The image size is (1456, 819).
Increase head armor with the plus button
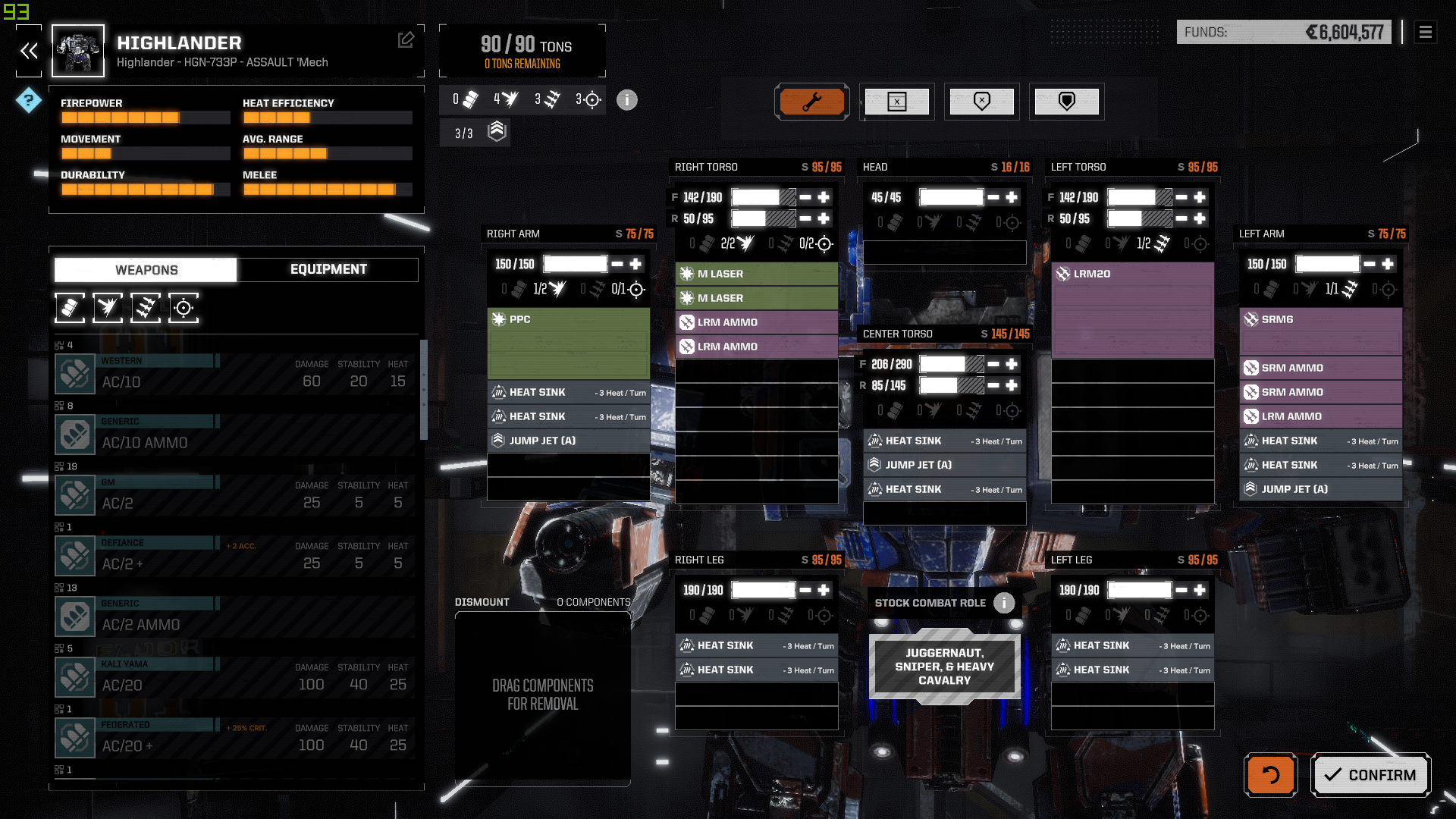coord(1012,197)
